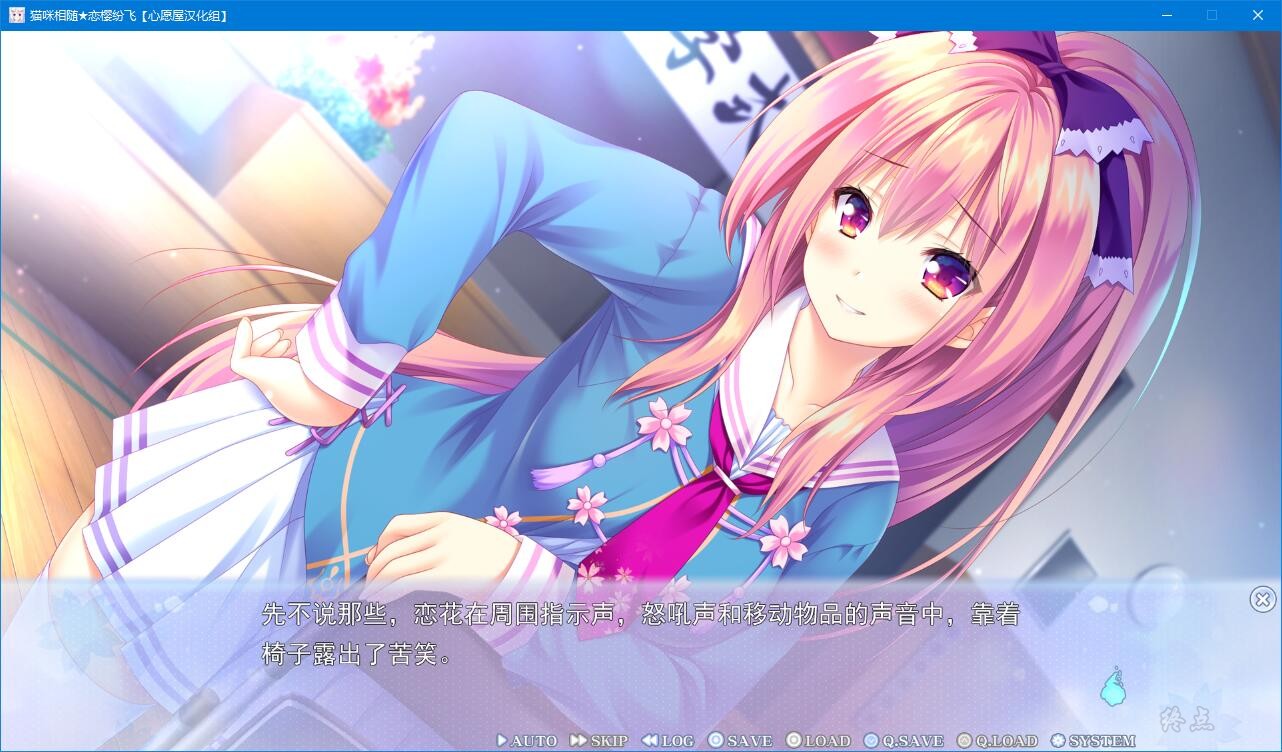1282x752 pixels.
Task: Open the LOAD menu
Action: point(818,741)
